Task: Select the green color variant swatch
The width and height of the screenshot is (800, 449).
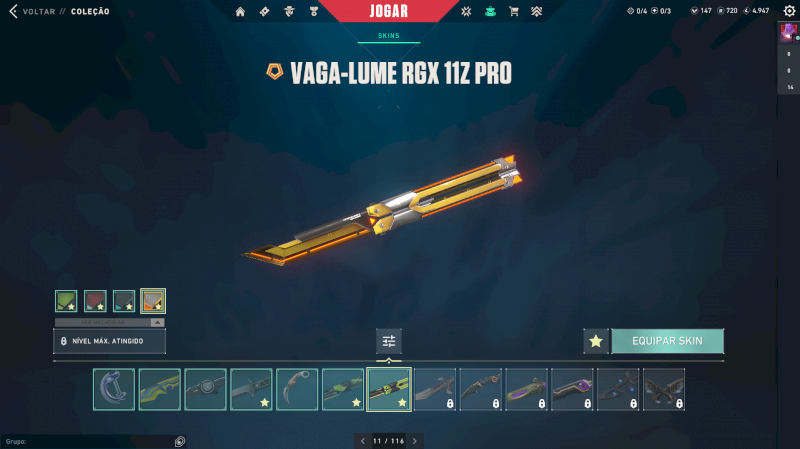Action: pos(66,300)
